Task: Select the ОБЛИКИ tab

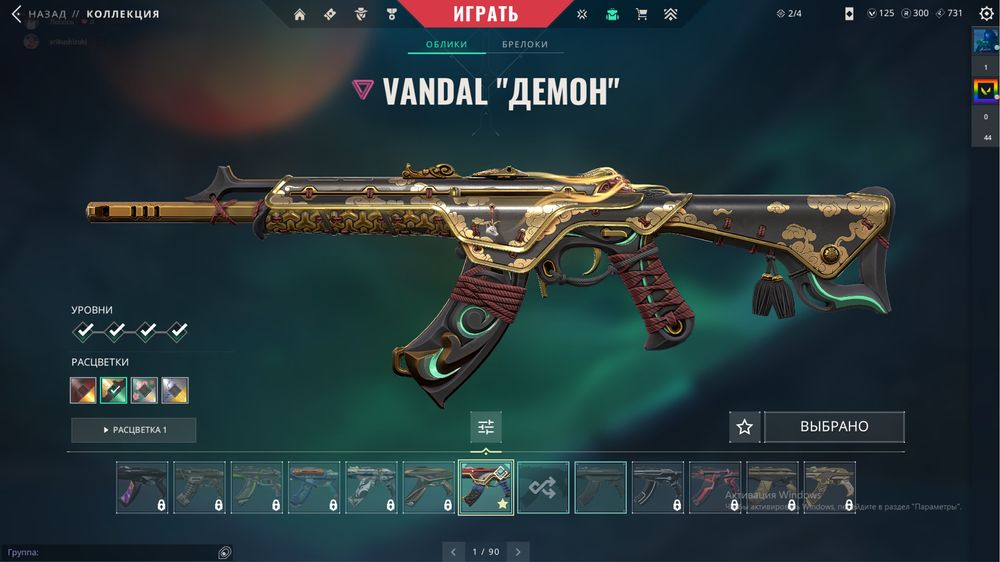Action: pos(447,45)
